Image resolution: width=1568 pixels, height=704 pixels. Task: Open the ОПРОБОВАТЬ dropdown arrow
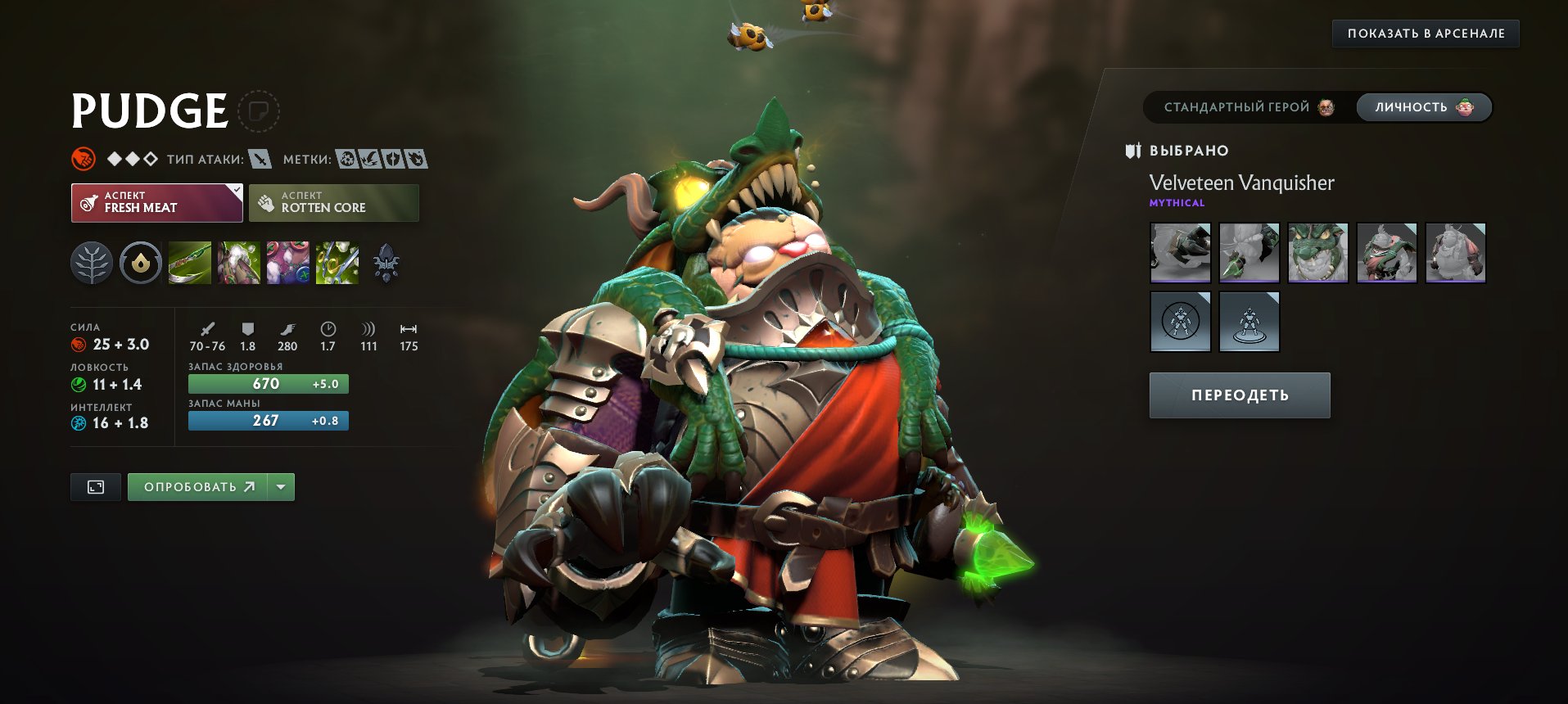[279, 486]
